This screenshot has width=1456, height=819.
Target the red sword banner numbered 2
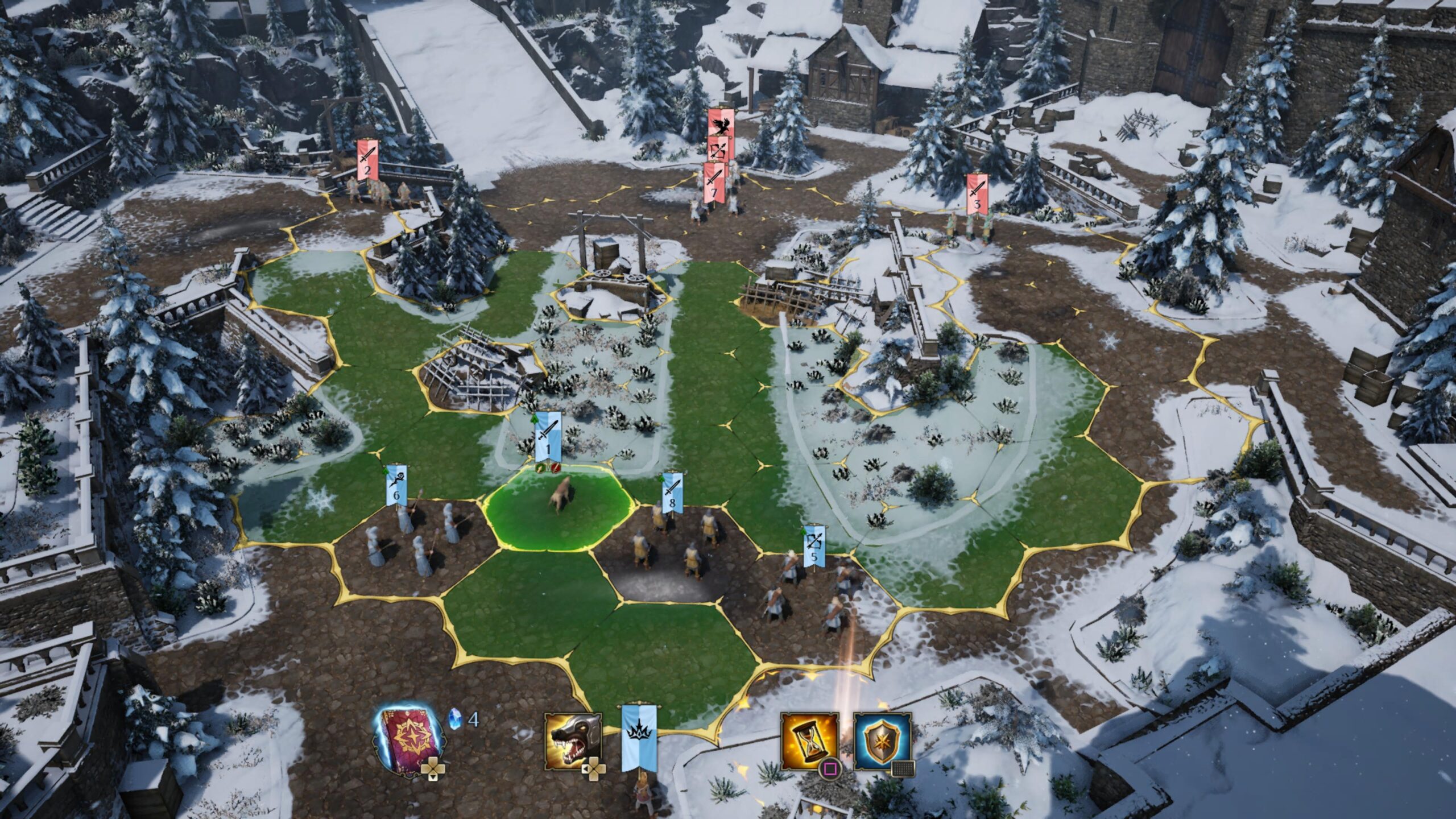[x=367, y=160]
